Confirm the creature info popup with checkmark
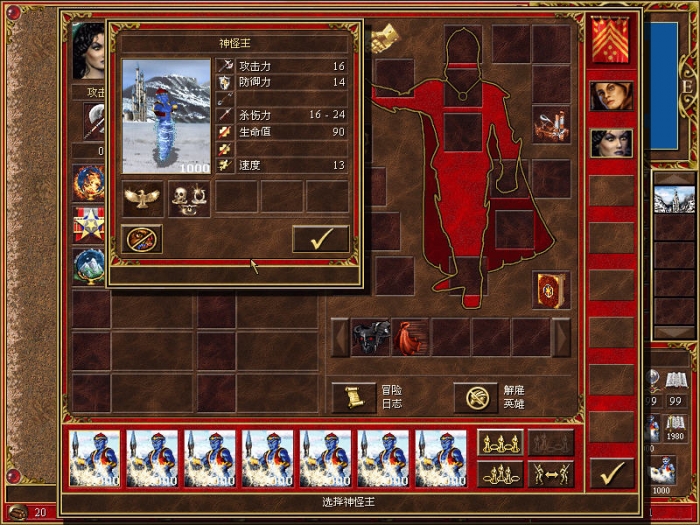 [320, 239]
